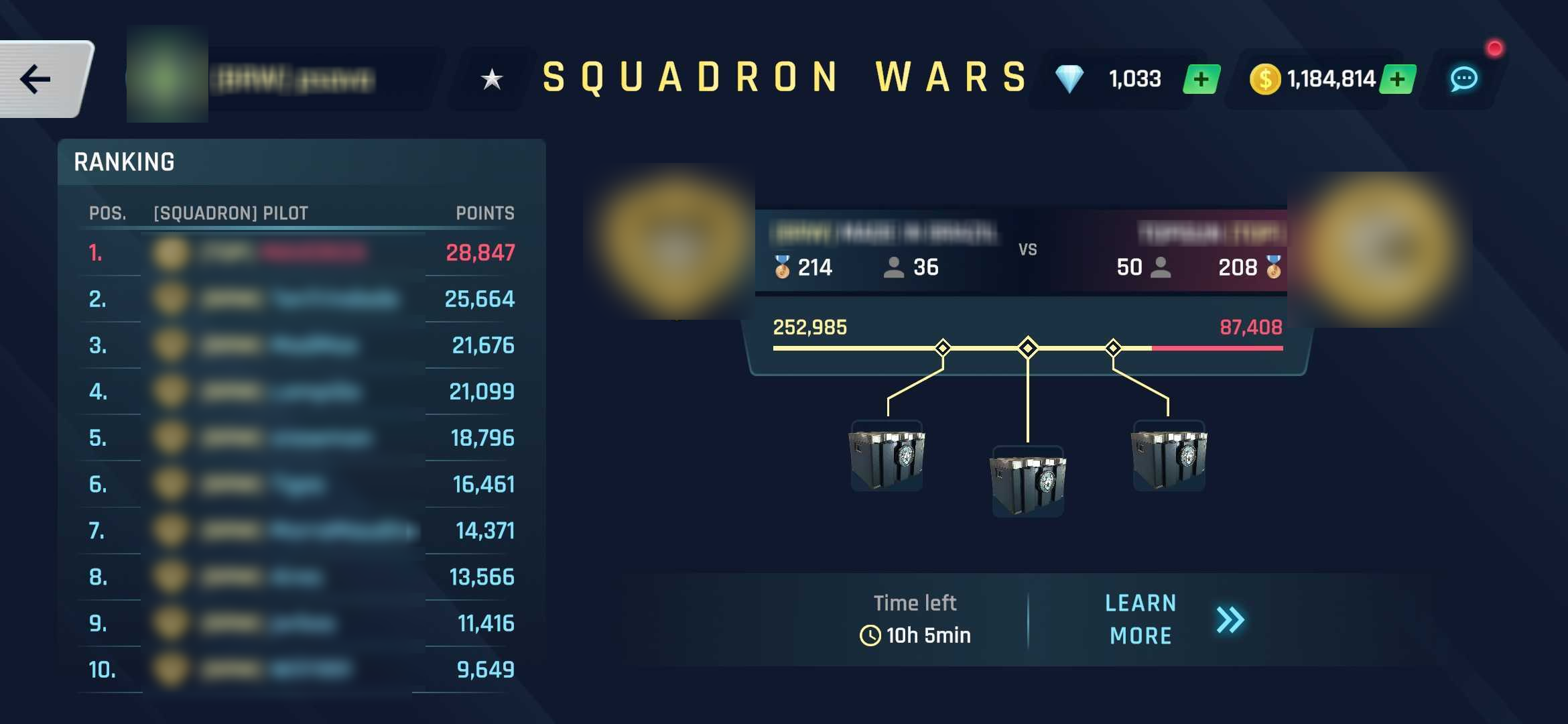
Task: Select the rank 1 pilot entry in Ranking
Action: point(302,255)
